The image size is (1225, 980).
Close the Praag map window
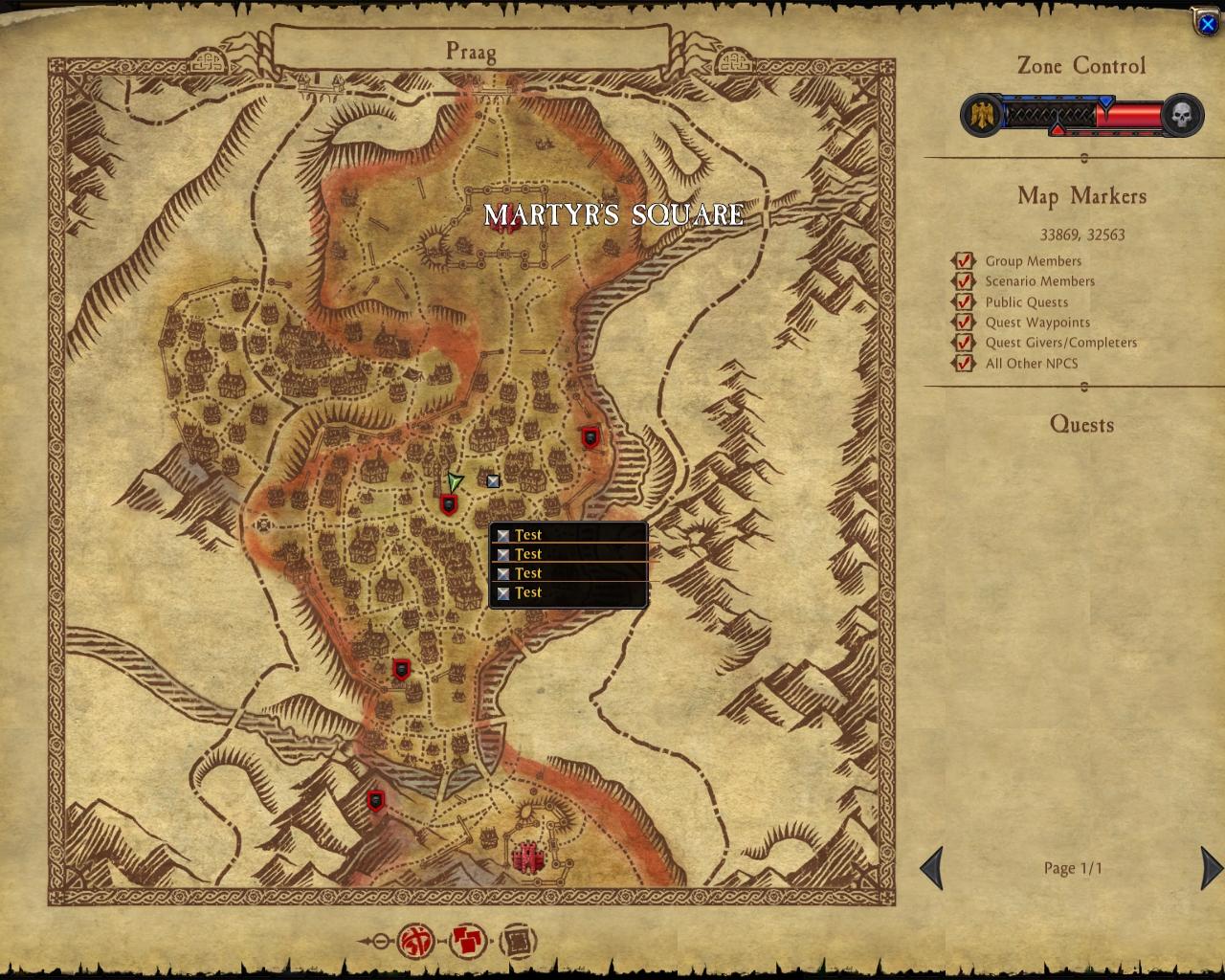(1207, 23)
